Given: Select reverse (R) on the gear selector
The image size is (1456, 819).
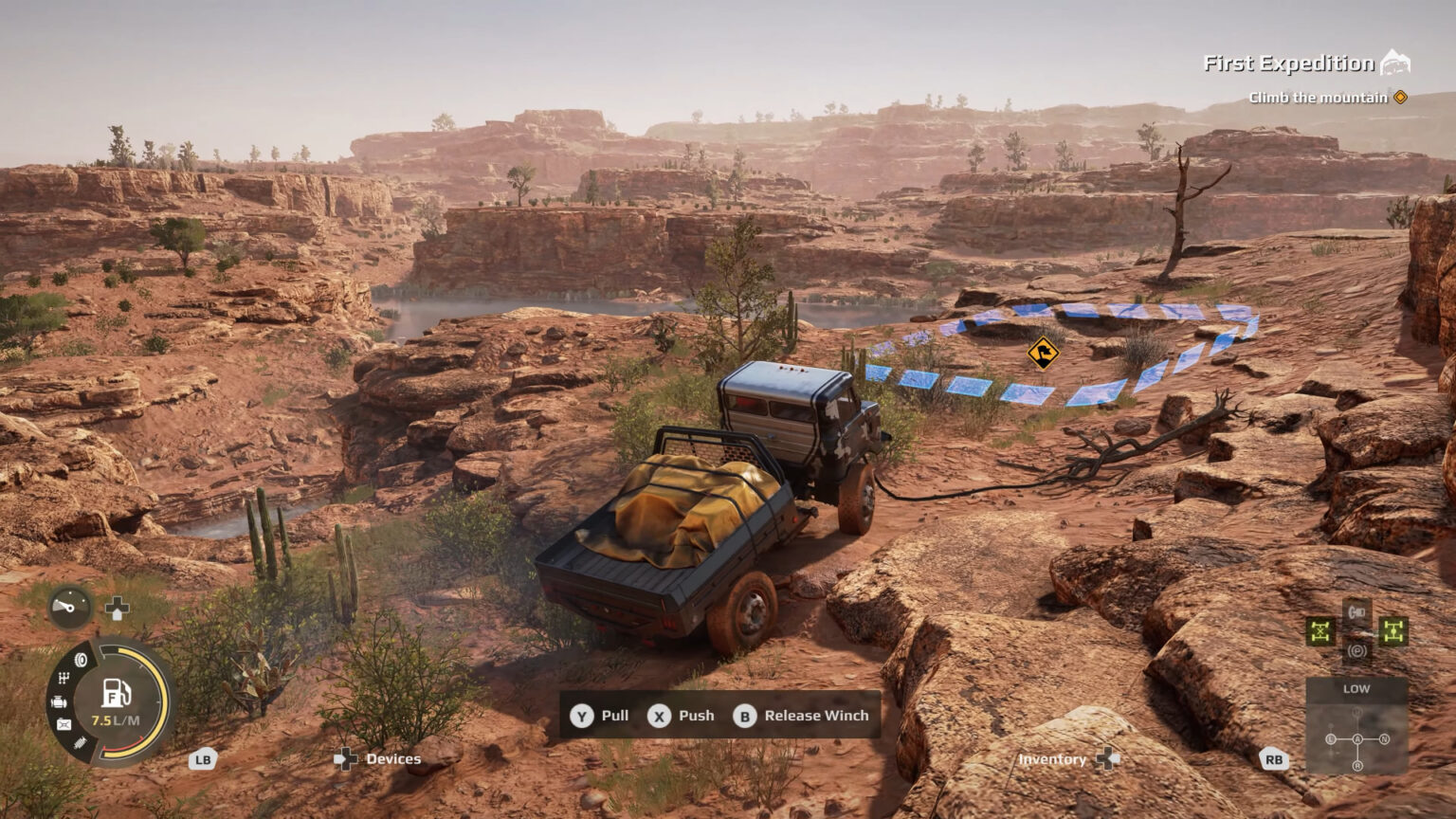Looking at the screenshot, I should (x=1358, y=765).
